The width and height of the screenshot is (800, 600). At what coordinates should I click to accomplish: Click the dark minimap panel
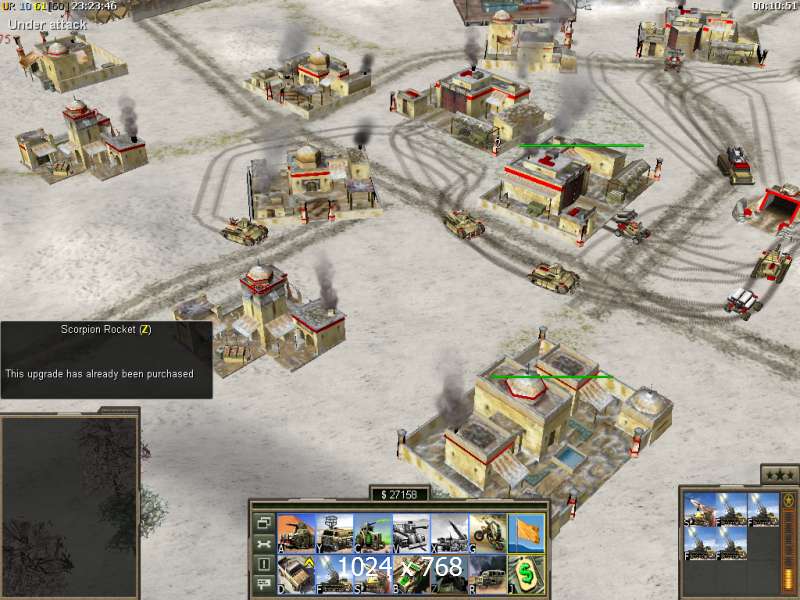pos(68,505)
